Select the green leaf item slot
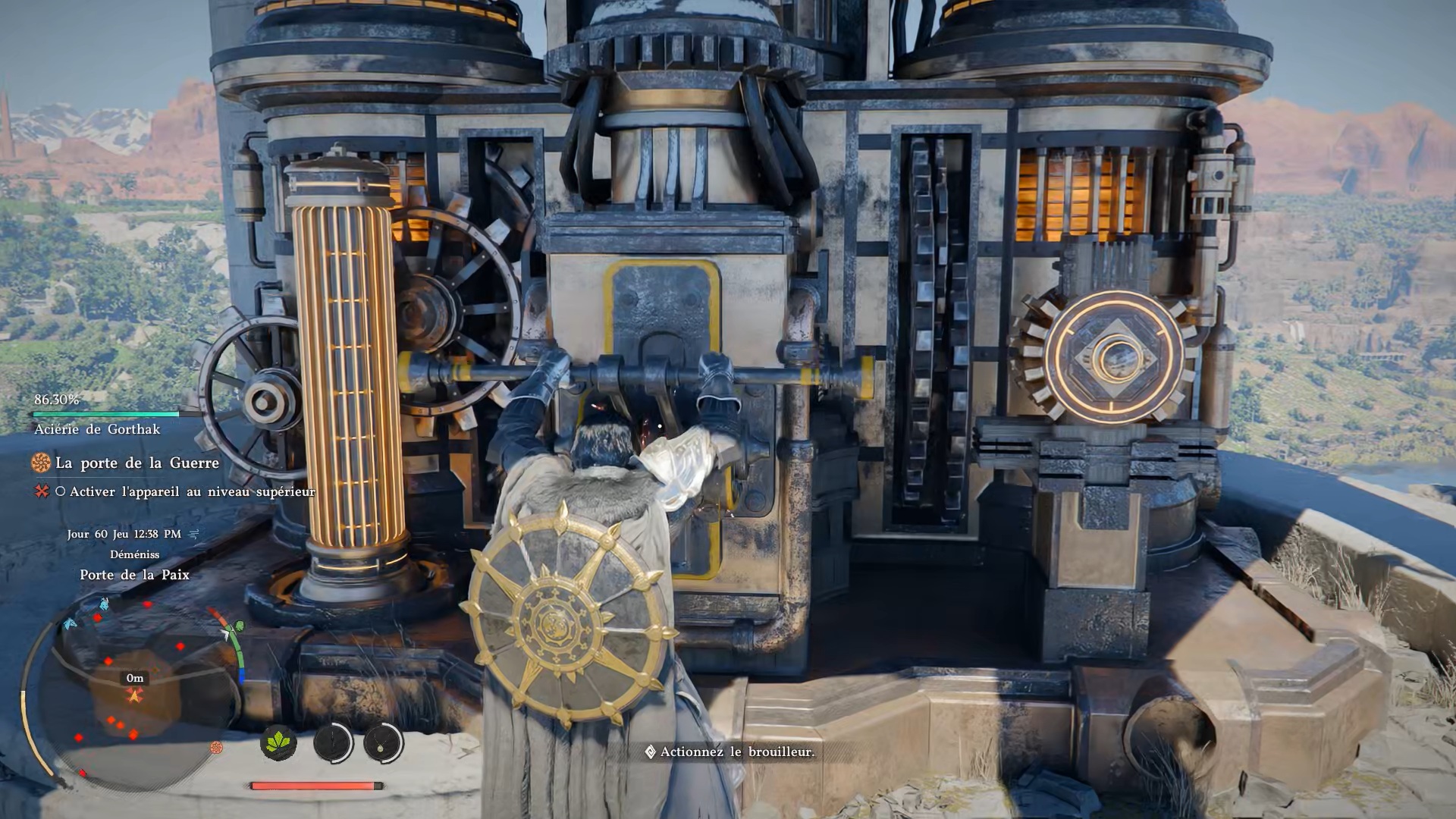The width and height of the screenshot is (1456, 819). point(278,742)
